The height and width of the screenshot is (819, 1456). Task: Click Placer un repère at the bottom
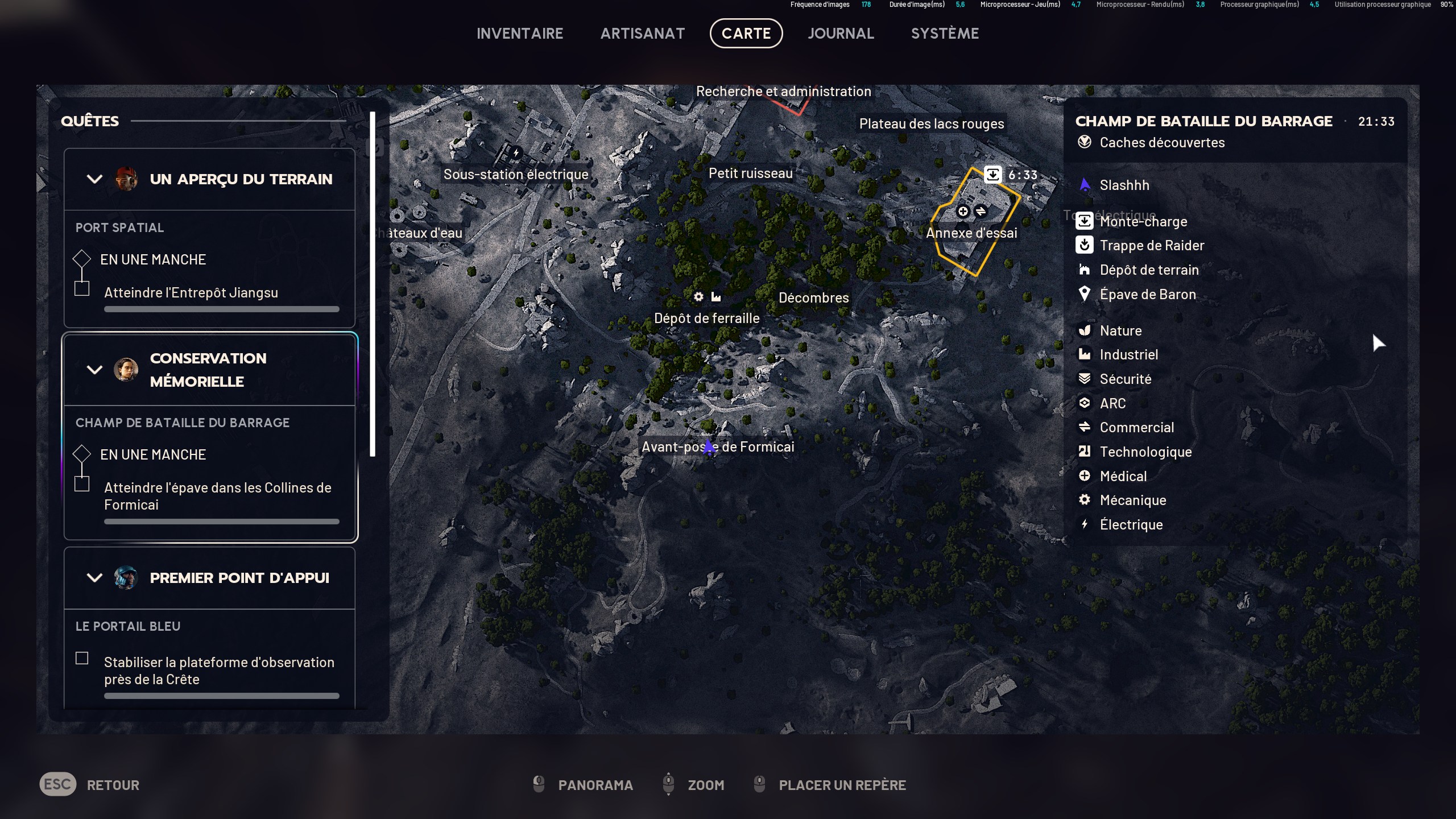point(842,785)
